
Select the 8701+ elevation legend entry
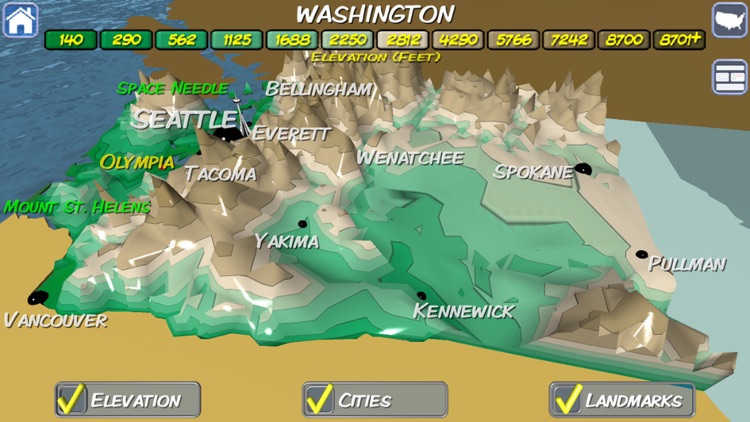[x=678, y=41]
